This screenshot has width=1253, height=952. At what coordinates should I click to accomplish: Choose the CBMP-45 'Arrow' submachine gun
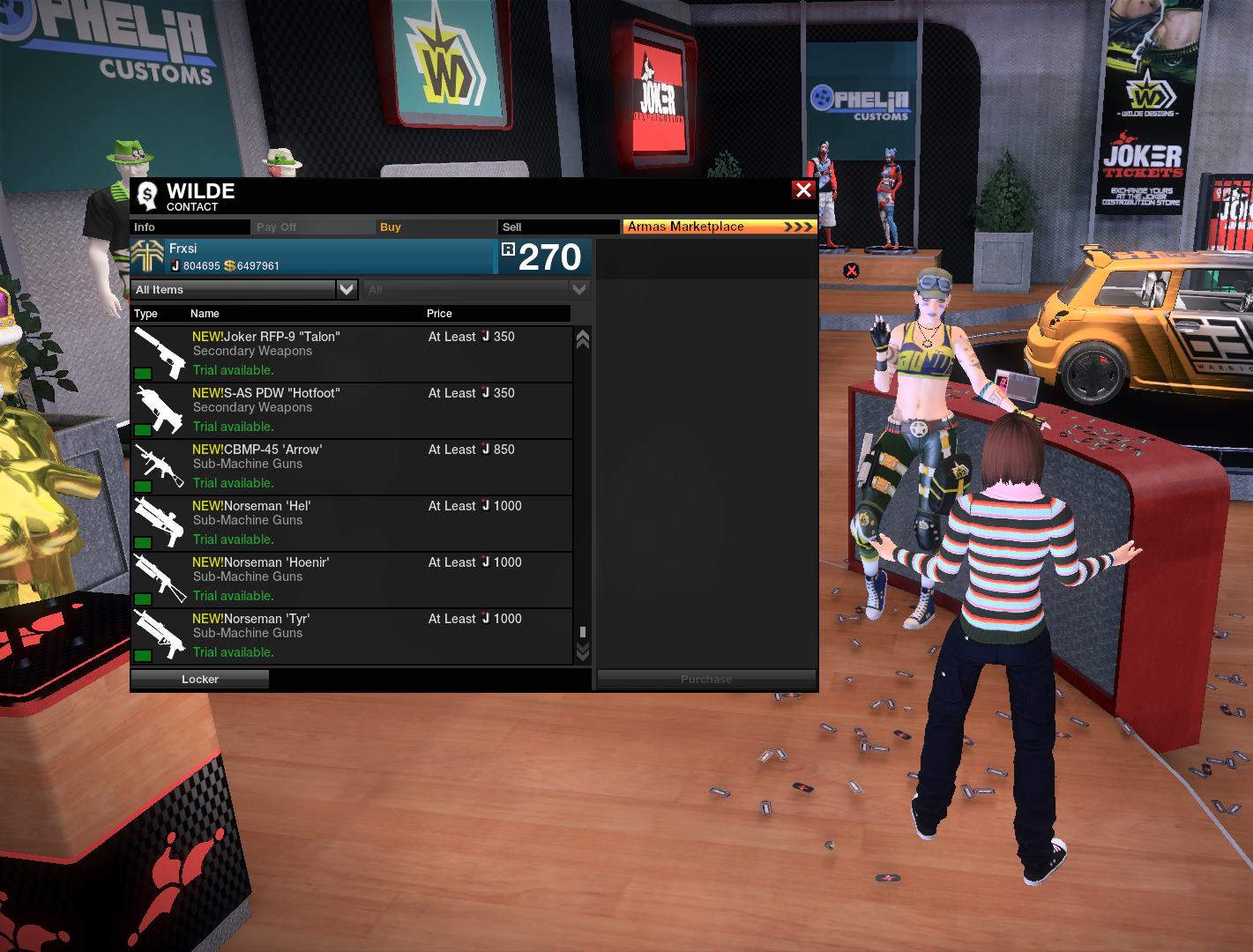pyautogui.click(x=351, y=466)
